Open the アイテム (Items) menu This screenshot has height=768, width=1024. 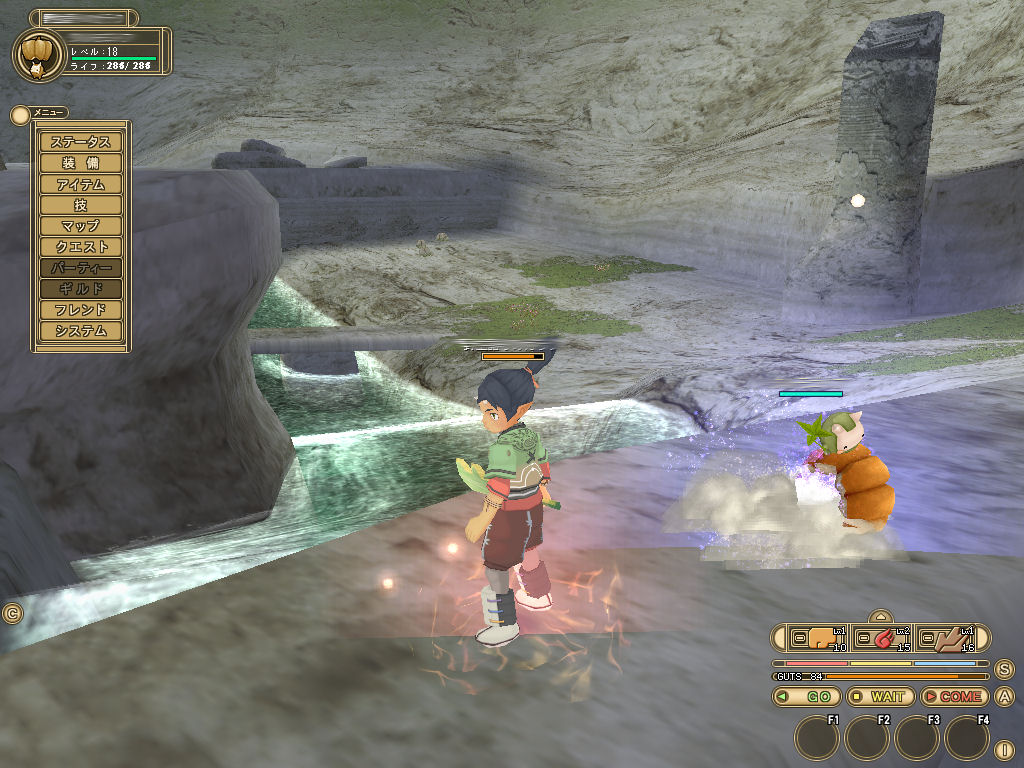(x=81, y=184)
